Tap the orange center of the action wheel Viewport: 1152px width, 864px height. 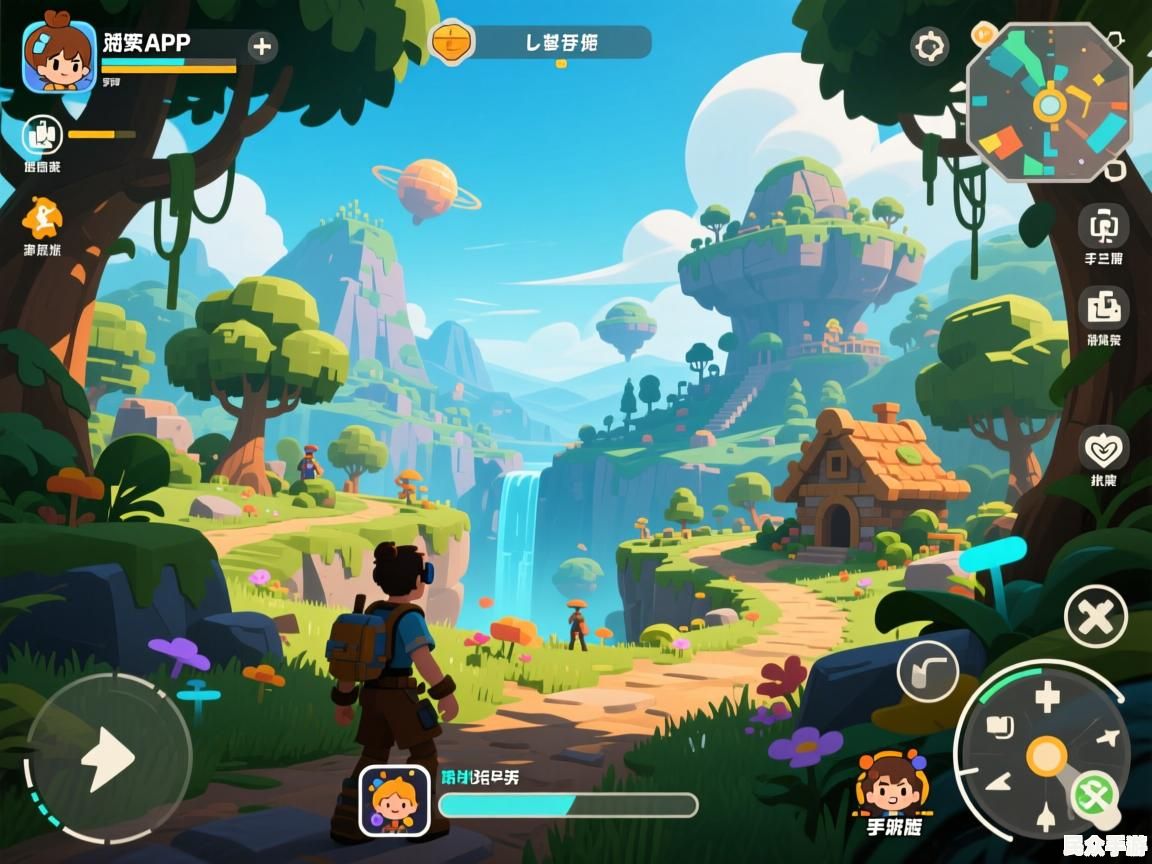[x=1046, y=756]
